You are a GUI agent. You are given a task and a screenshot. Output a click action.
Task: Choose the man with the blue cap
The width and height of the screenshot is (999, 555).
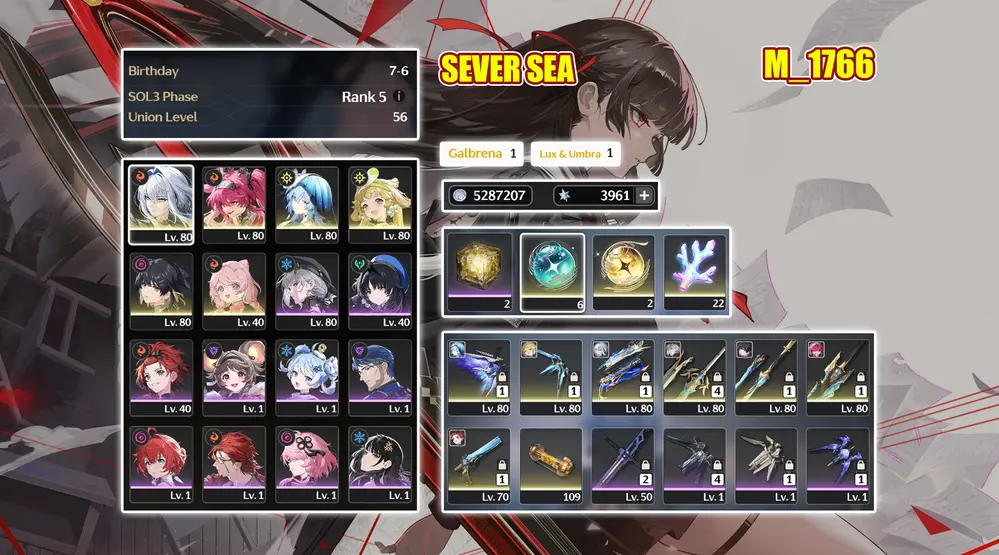point(380,376)
